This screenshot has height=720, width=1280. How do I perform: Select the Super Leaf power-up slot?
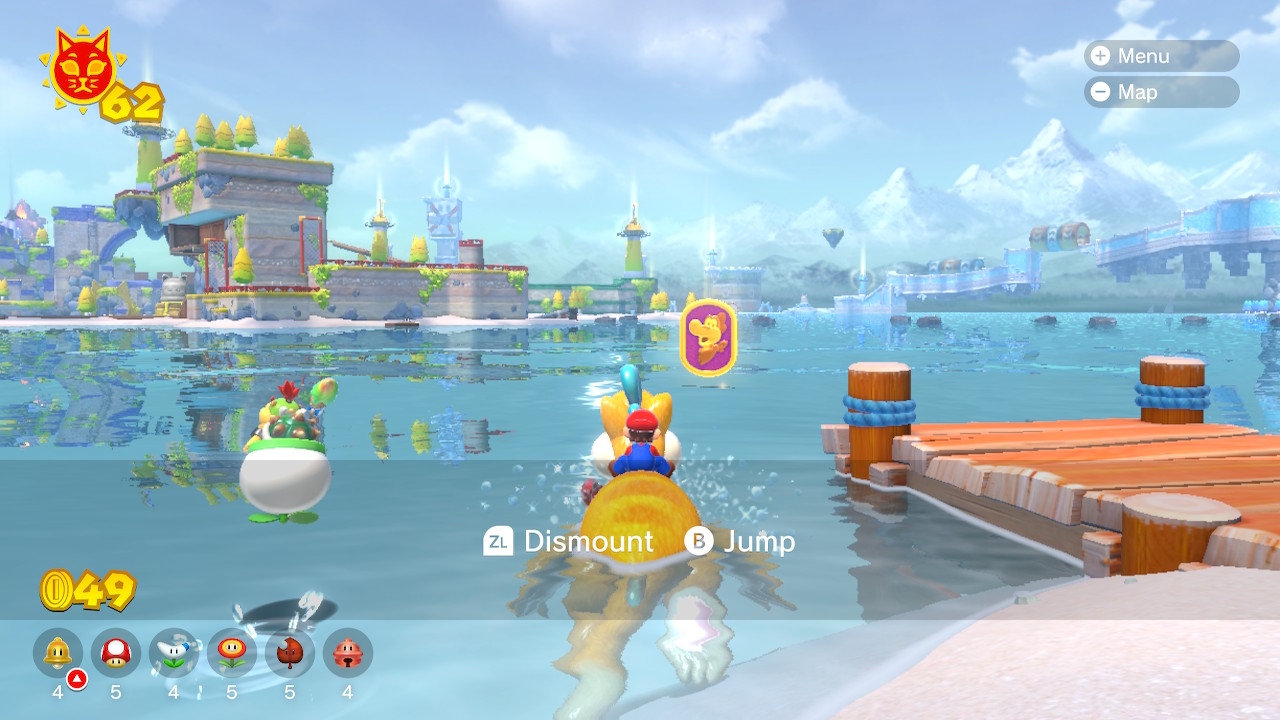(290, 653)
